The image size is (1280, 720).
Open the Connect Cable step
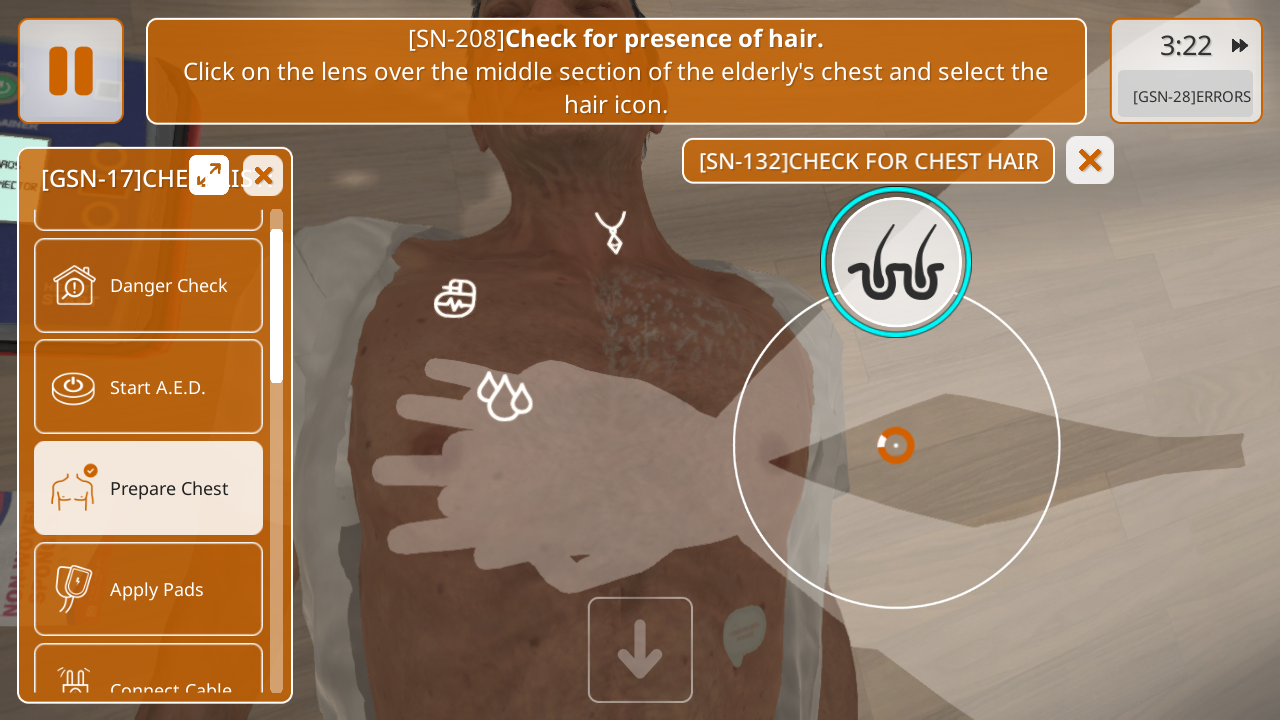148,678
